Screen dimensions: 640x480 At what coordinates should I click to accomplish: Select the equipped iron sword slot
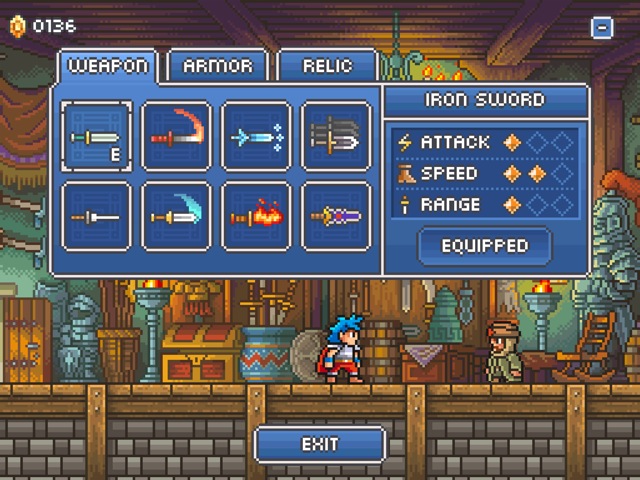[x=97, y=136]
